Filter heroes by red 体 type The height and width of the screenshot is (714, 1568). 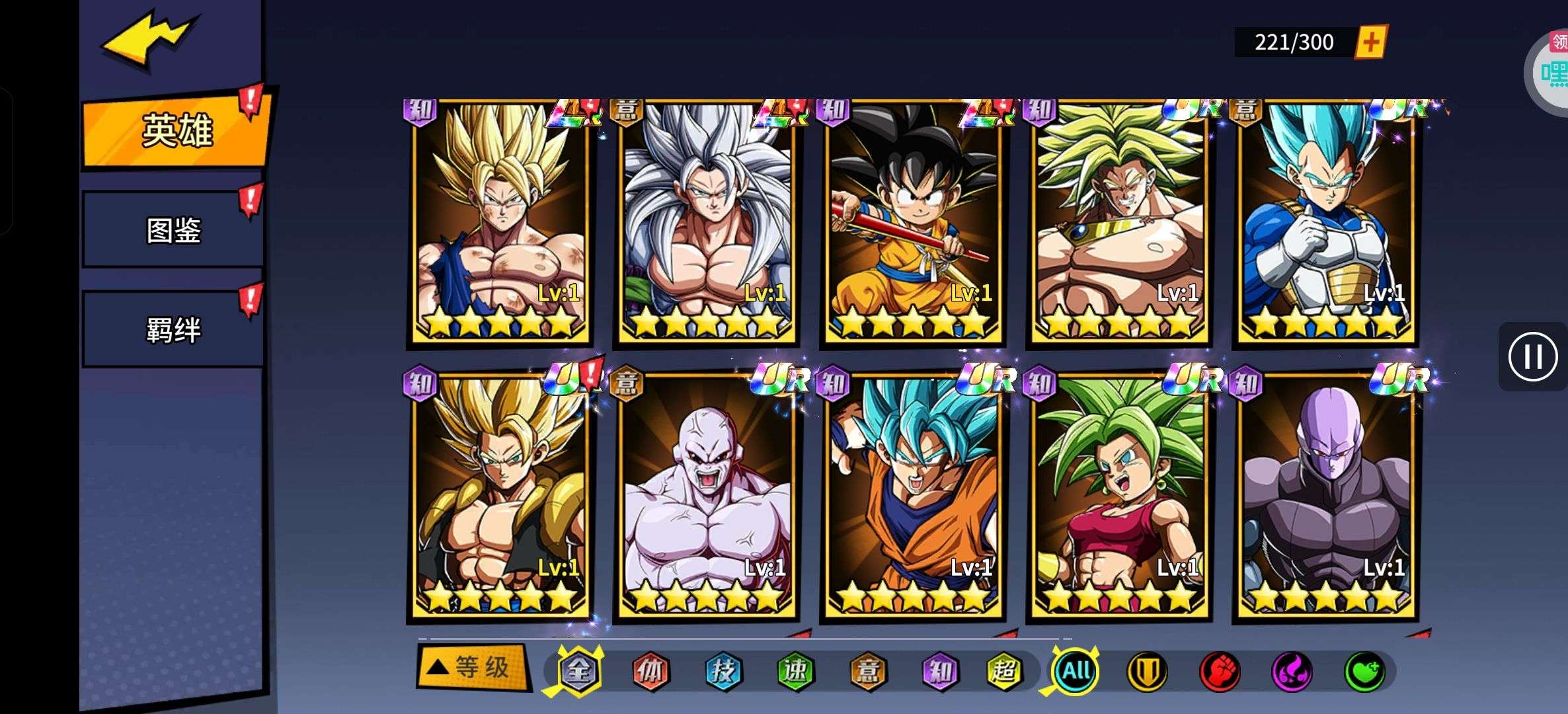(650, 672)
